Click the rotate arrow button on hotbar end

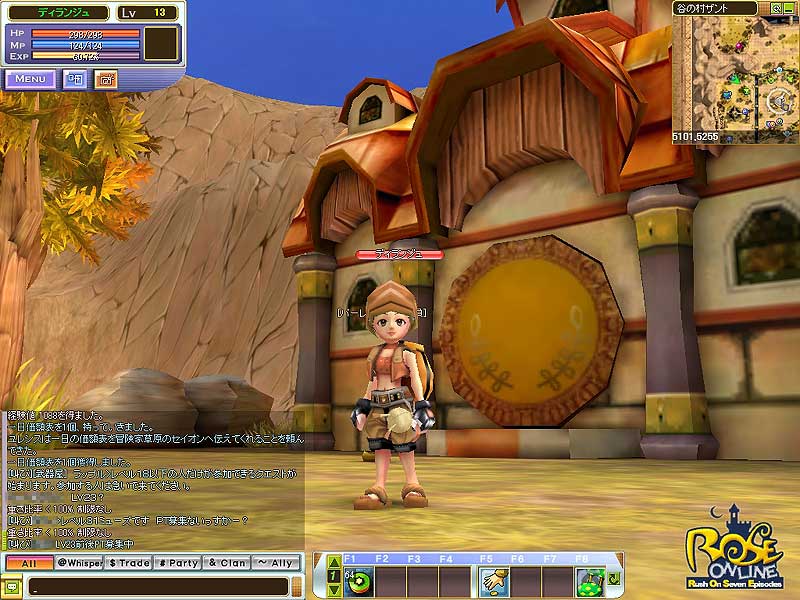point(613,580)
